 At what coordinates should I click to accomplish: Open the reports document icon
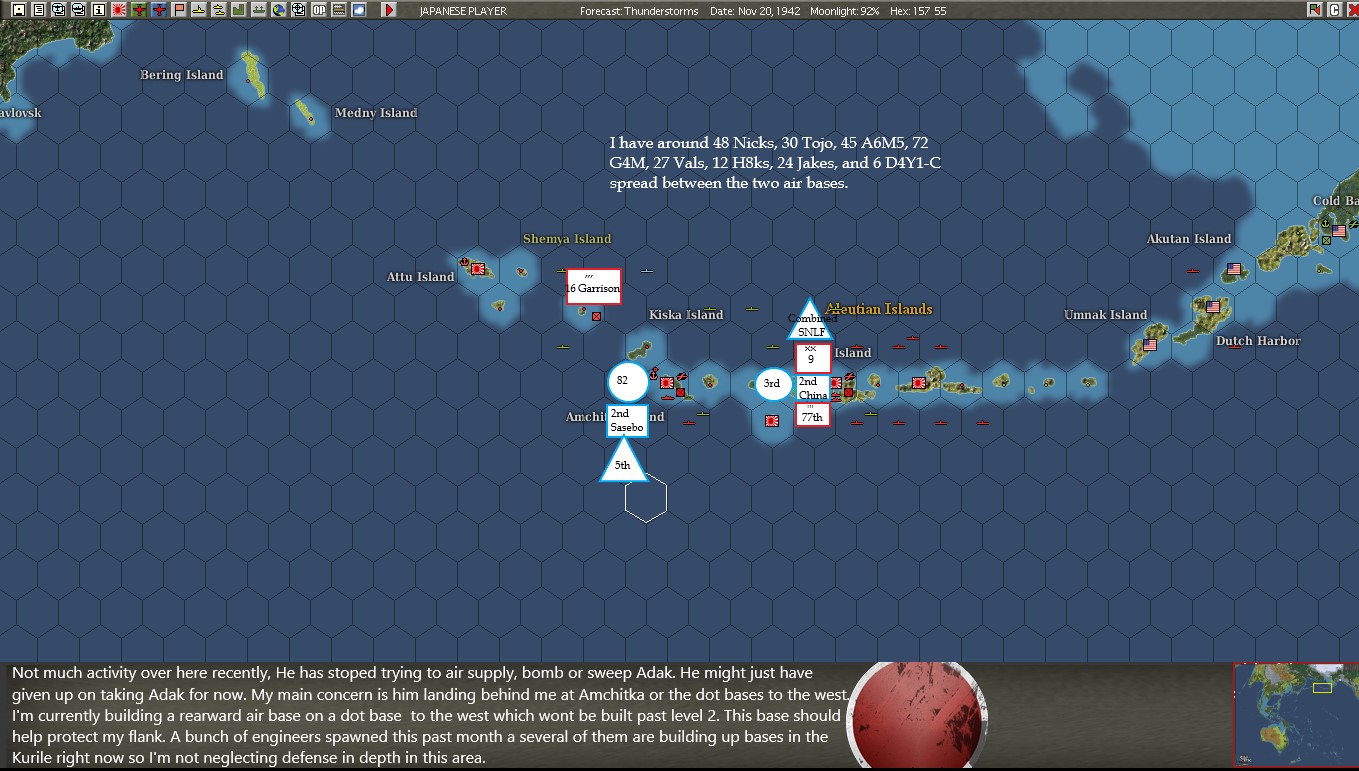point(38,10)
